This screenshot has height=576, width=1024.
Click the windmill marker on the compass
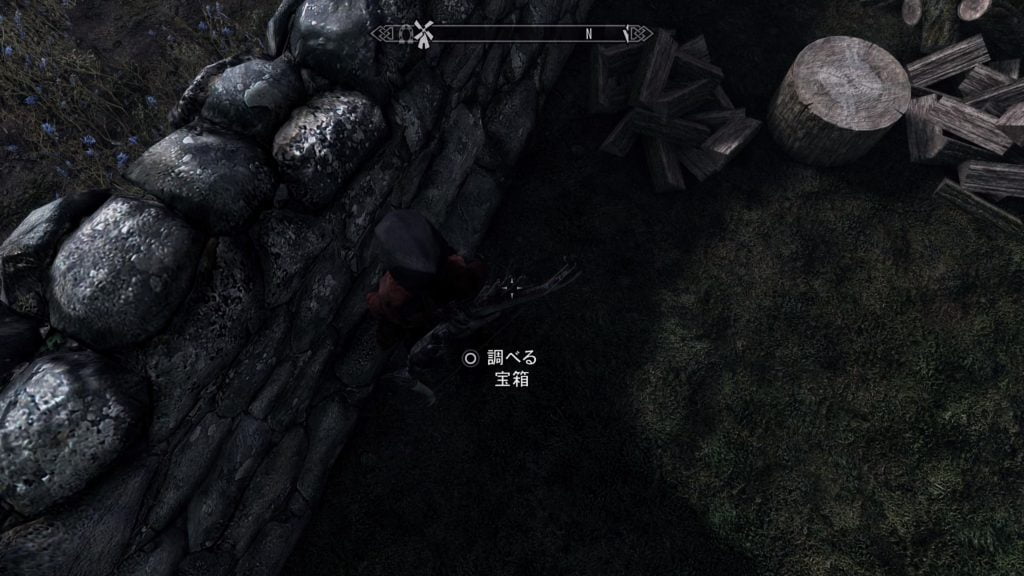(x=423, y=34)
